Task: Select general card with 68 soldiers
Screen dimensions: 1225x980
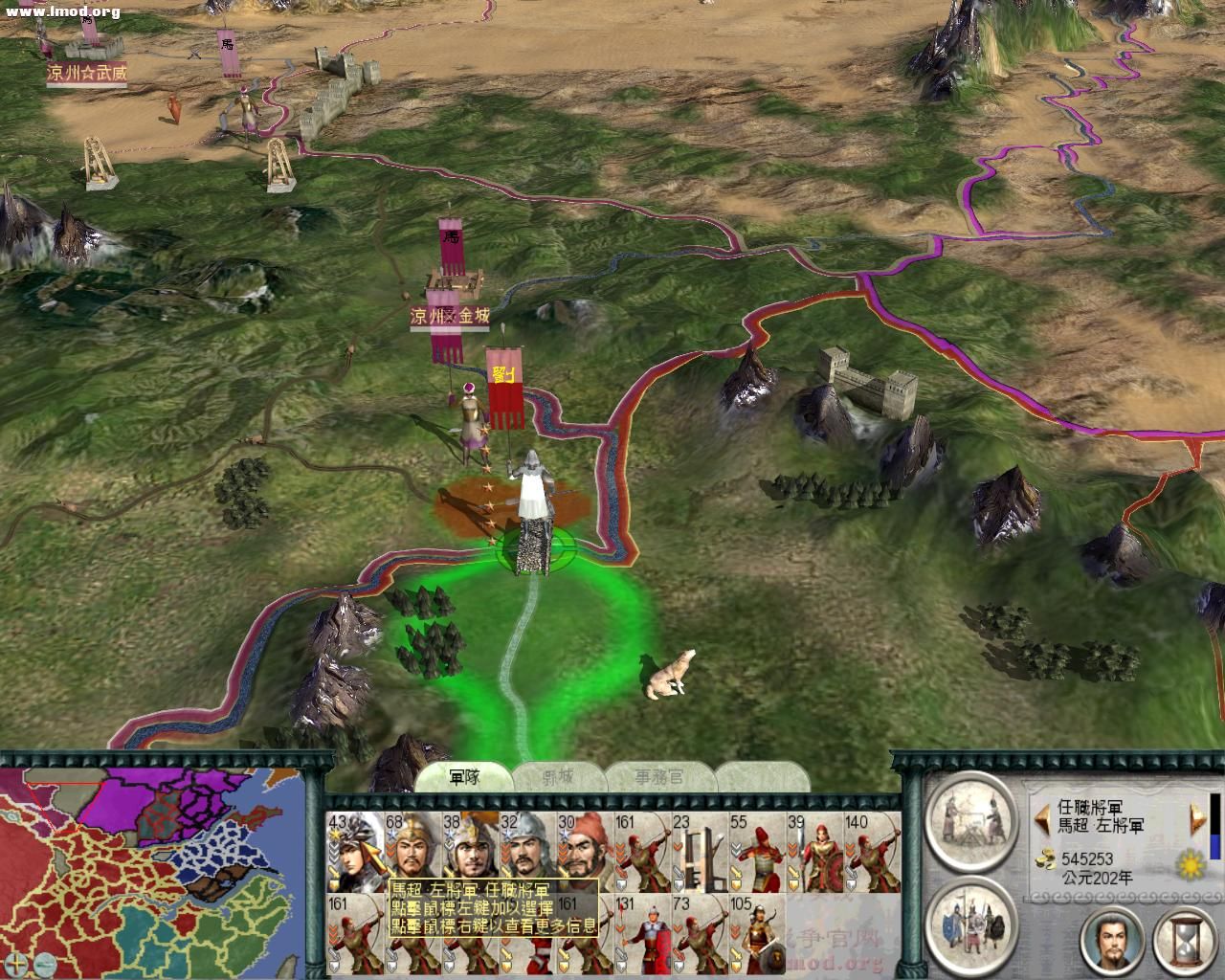Action: tap(412, 850)
